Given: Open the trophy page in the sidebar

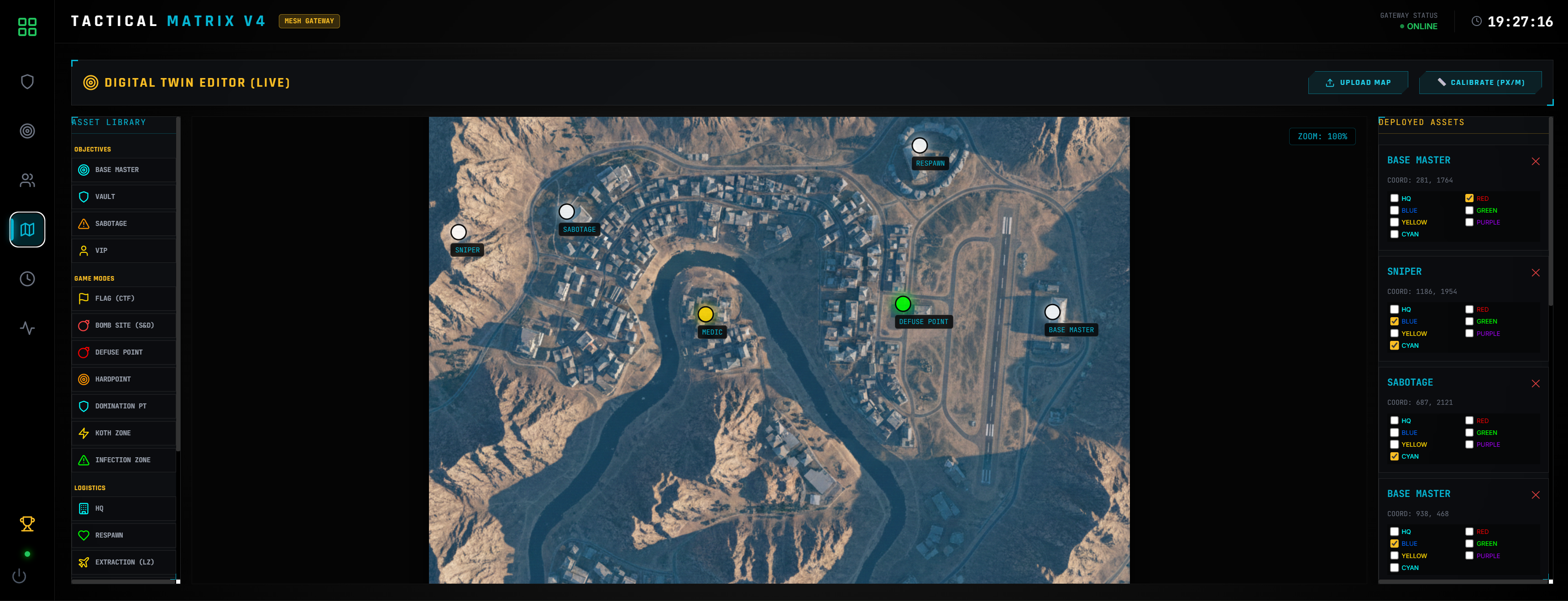Looking at the screenshot, I should 27,524.
